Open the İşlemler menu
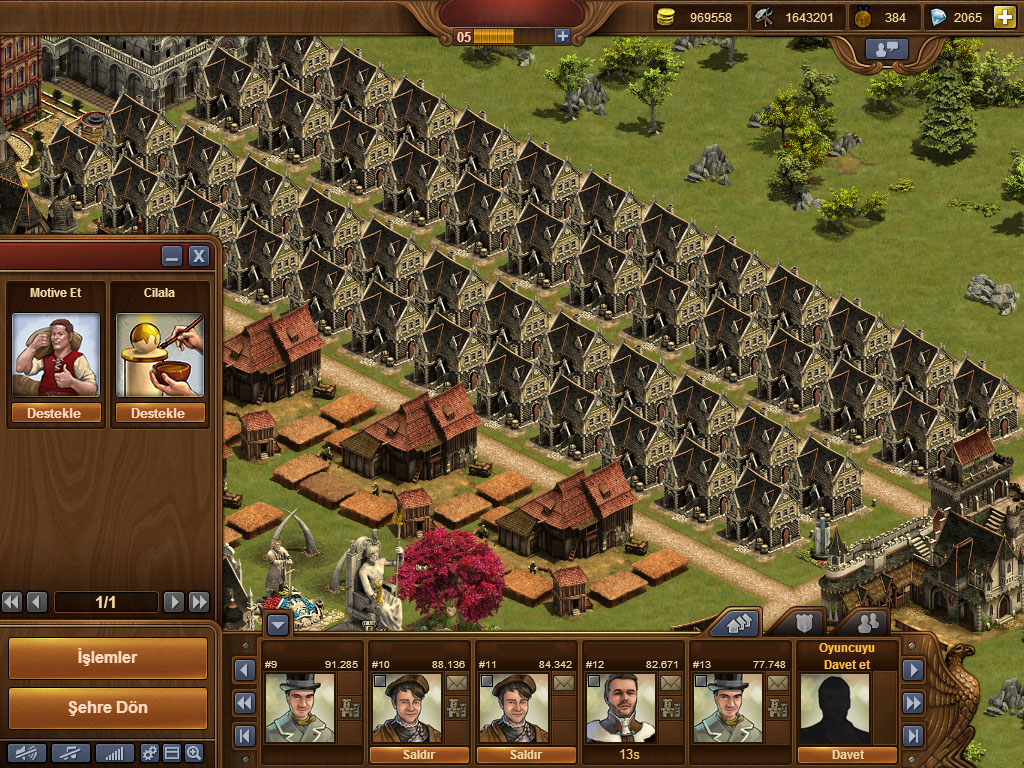This screenshot has width=1024, height=768. point(107,658)
